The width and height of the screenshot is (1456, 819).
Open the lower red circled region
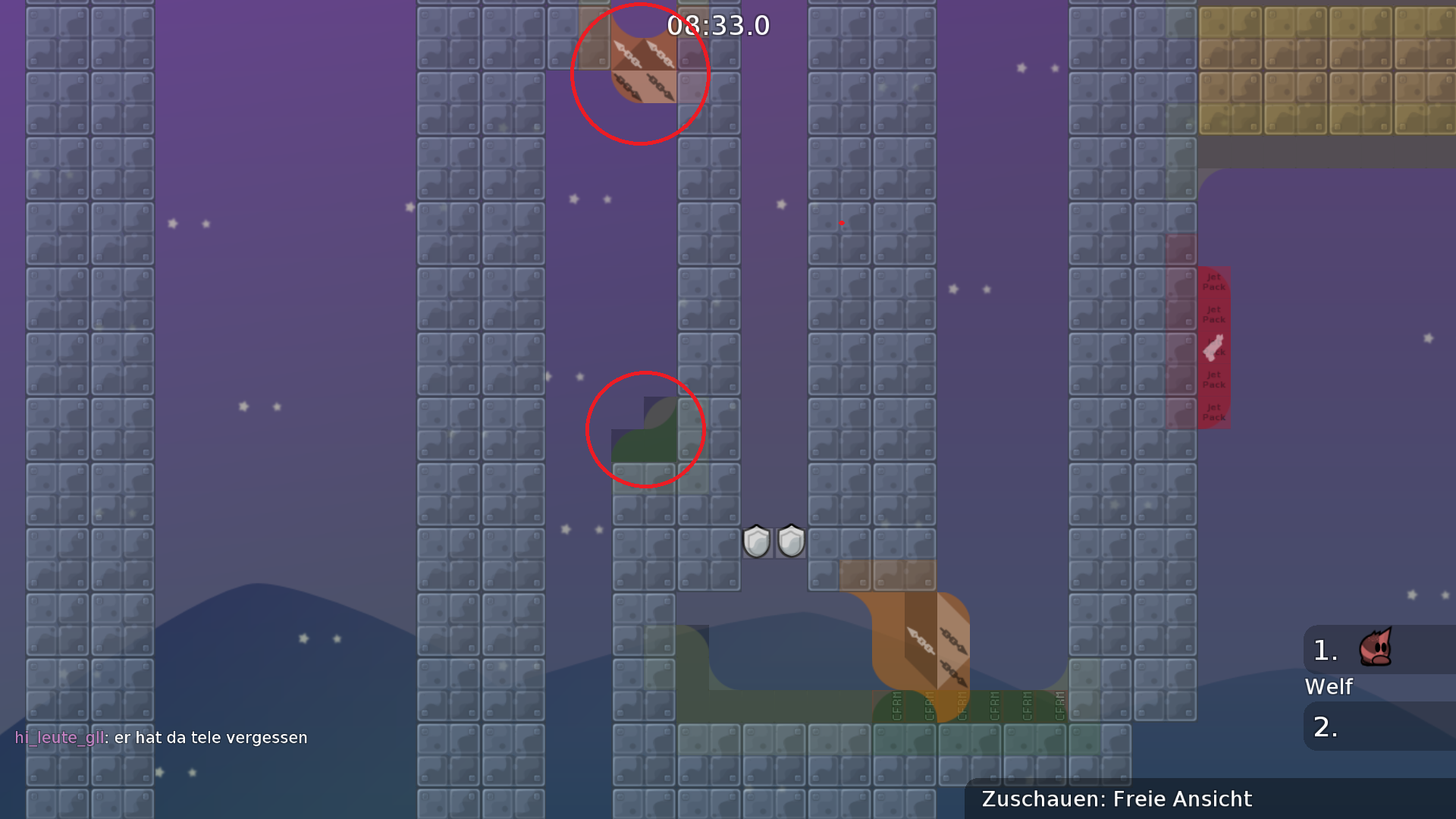click(x=645, y=428)
